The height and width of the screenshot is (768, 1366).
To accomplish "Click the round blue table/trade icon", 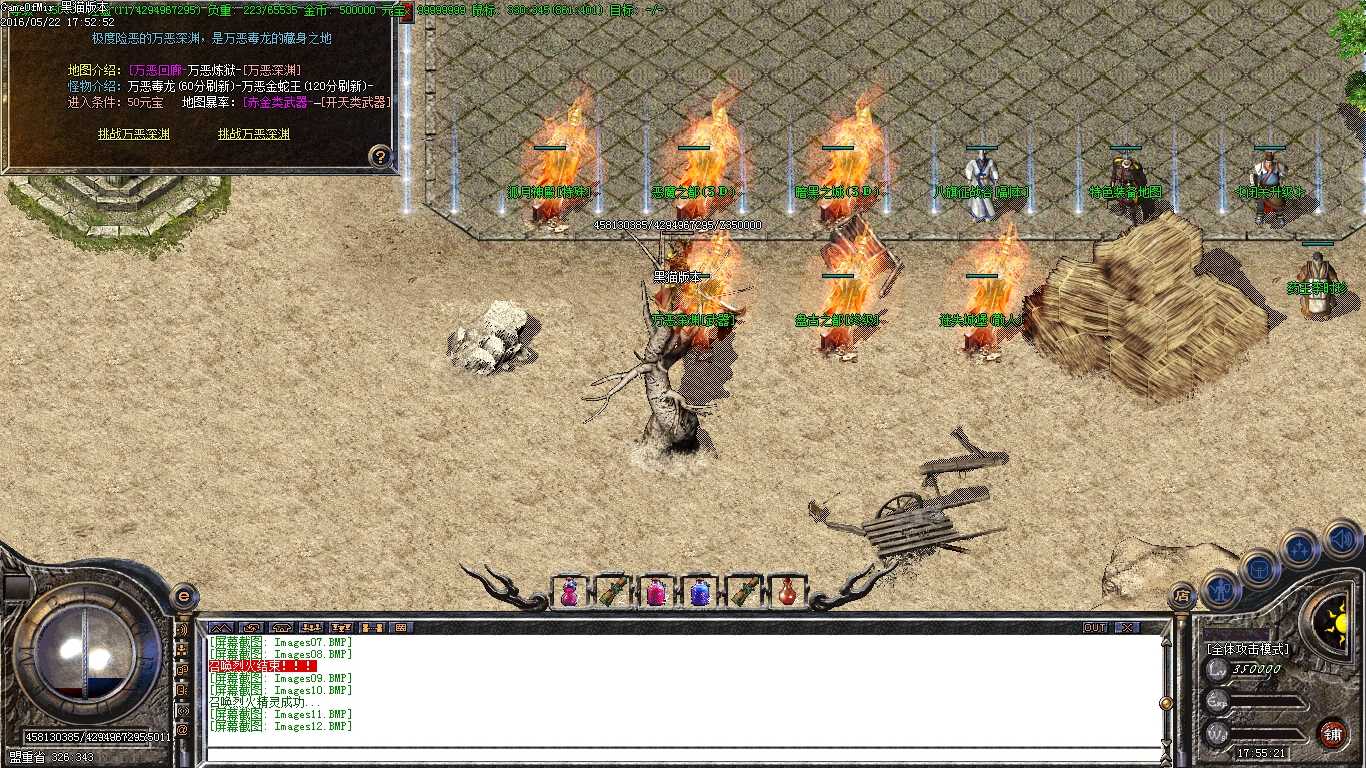I will click(1259, 570).
